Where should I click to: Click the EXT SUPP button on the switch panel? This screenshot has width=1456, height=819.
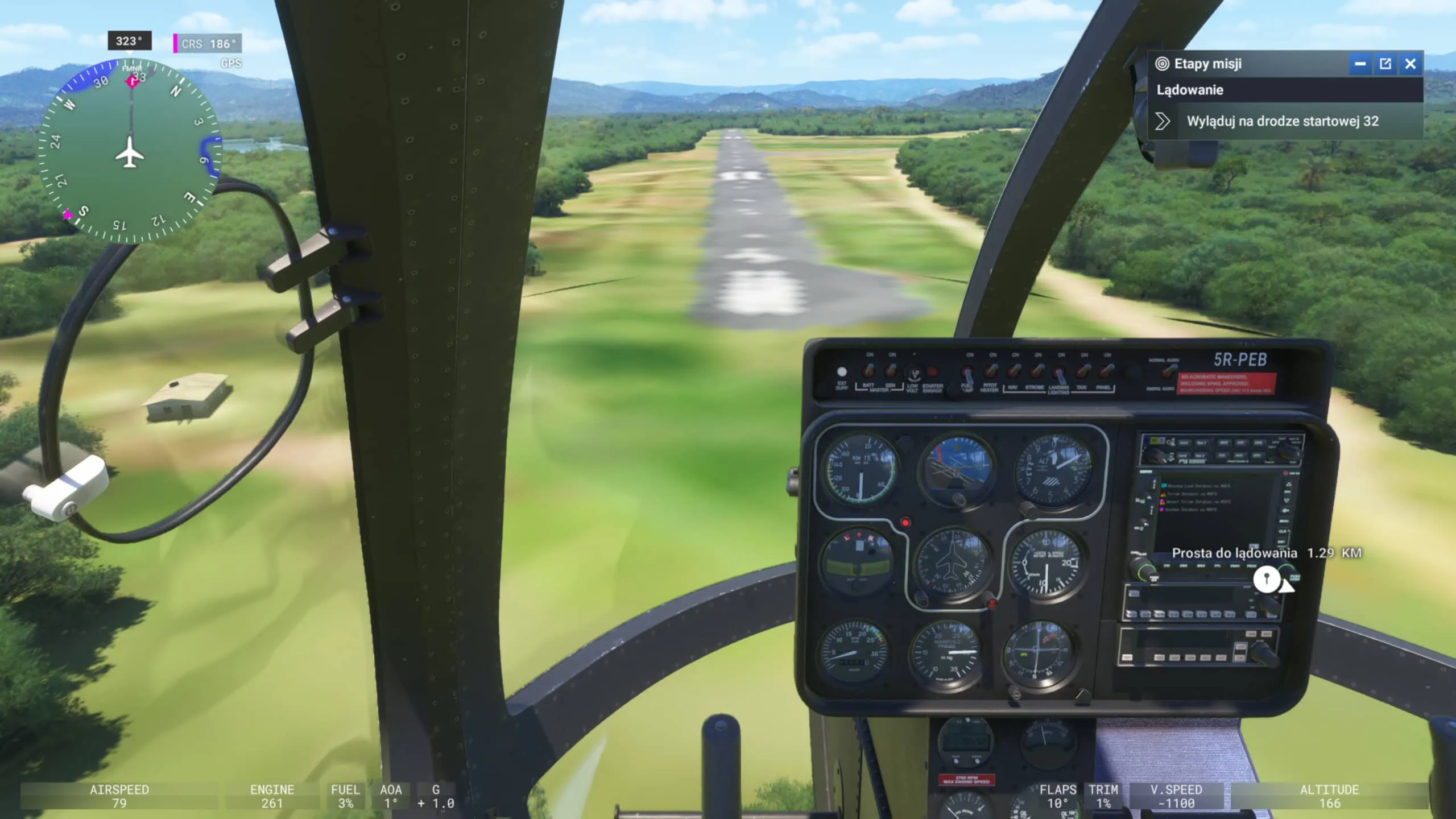point(842,373)
